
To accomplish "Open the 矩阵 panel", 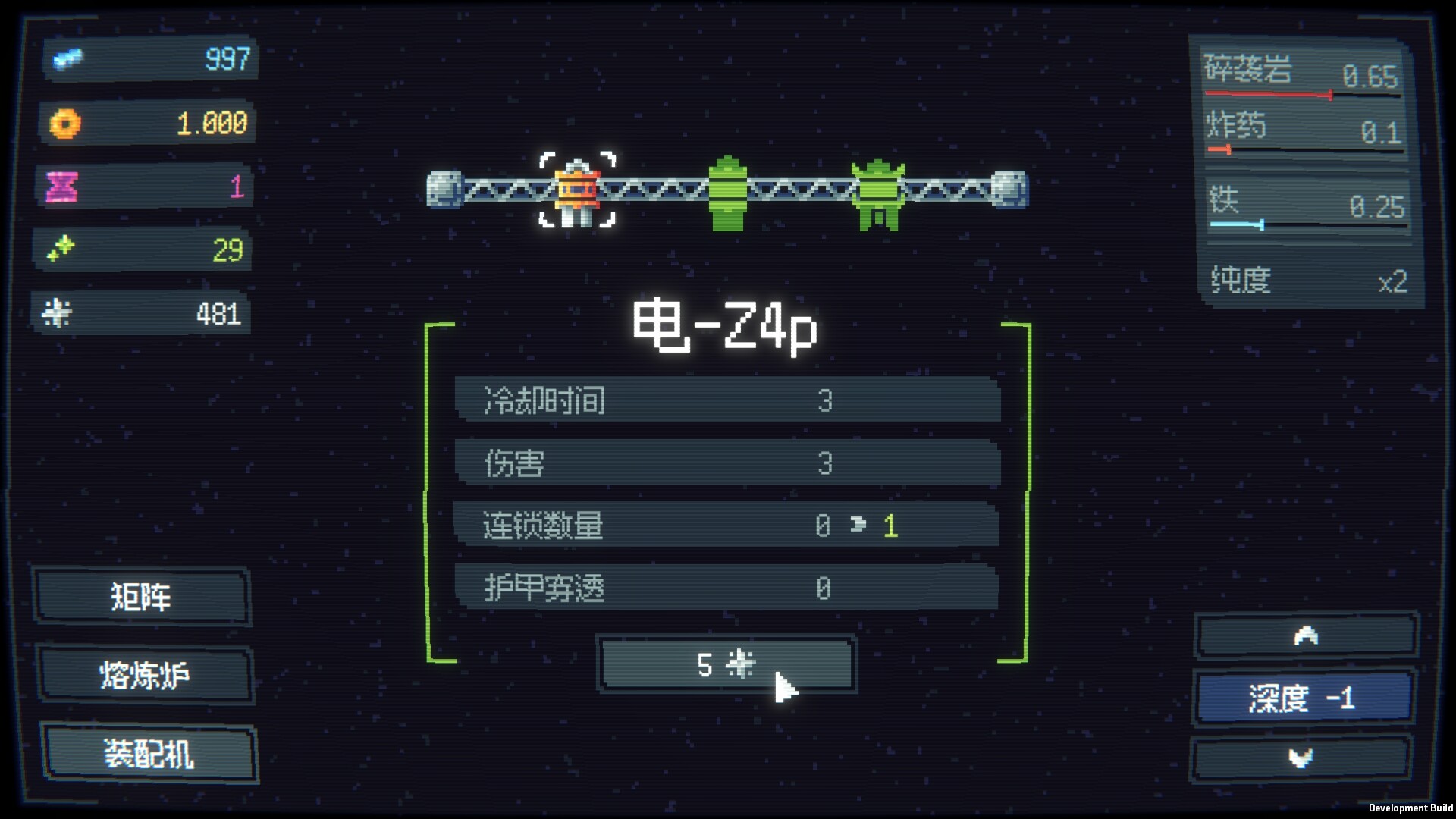I will point(142,597).
